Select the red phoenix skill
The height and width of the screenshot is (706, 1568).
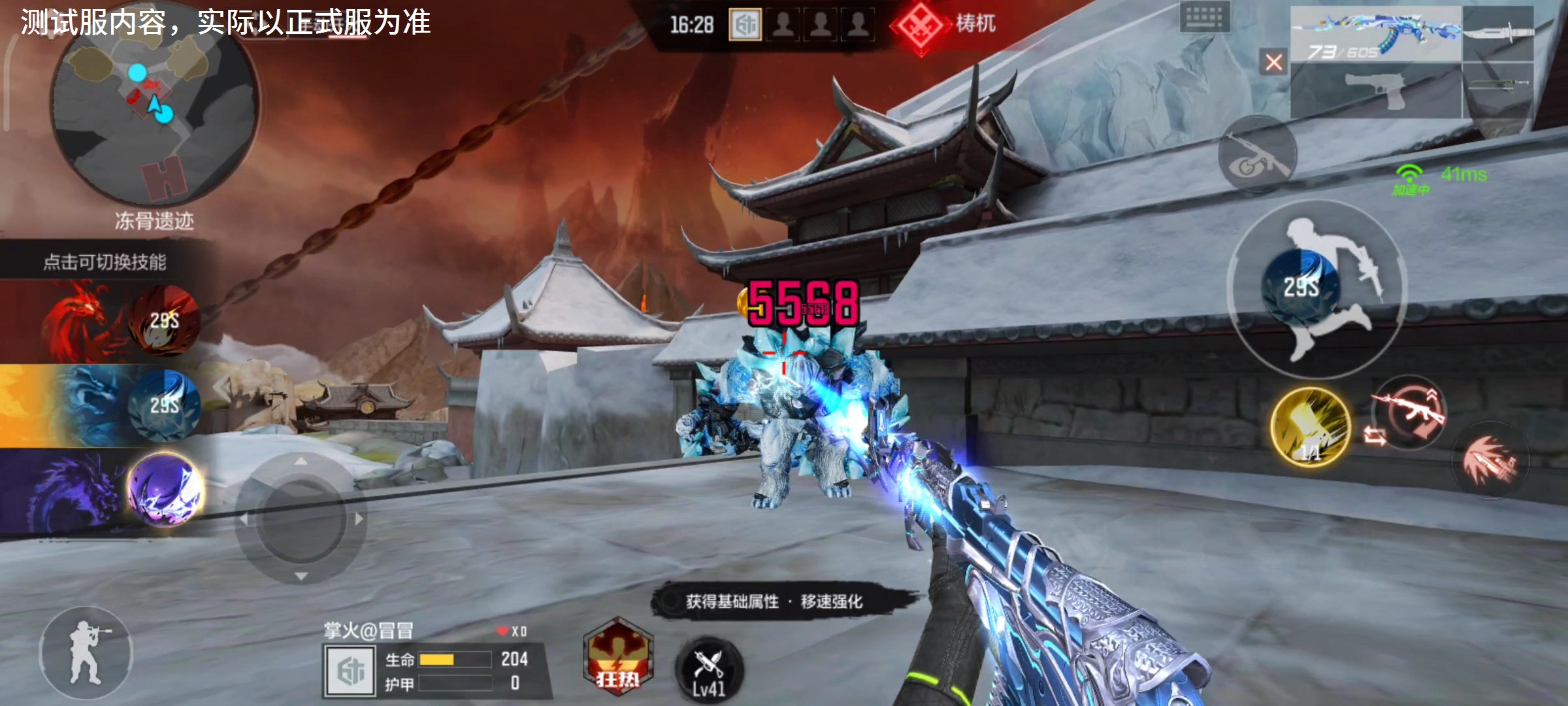tap(163, 320)
